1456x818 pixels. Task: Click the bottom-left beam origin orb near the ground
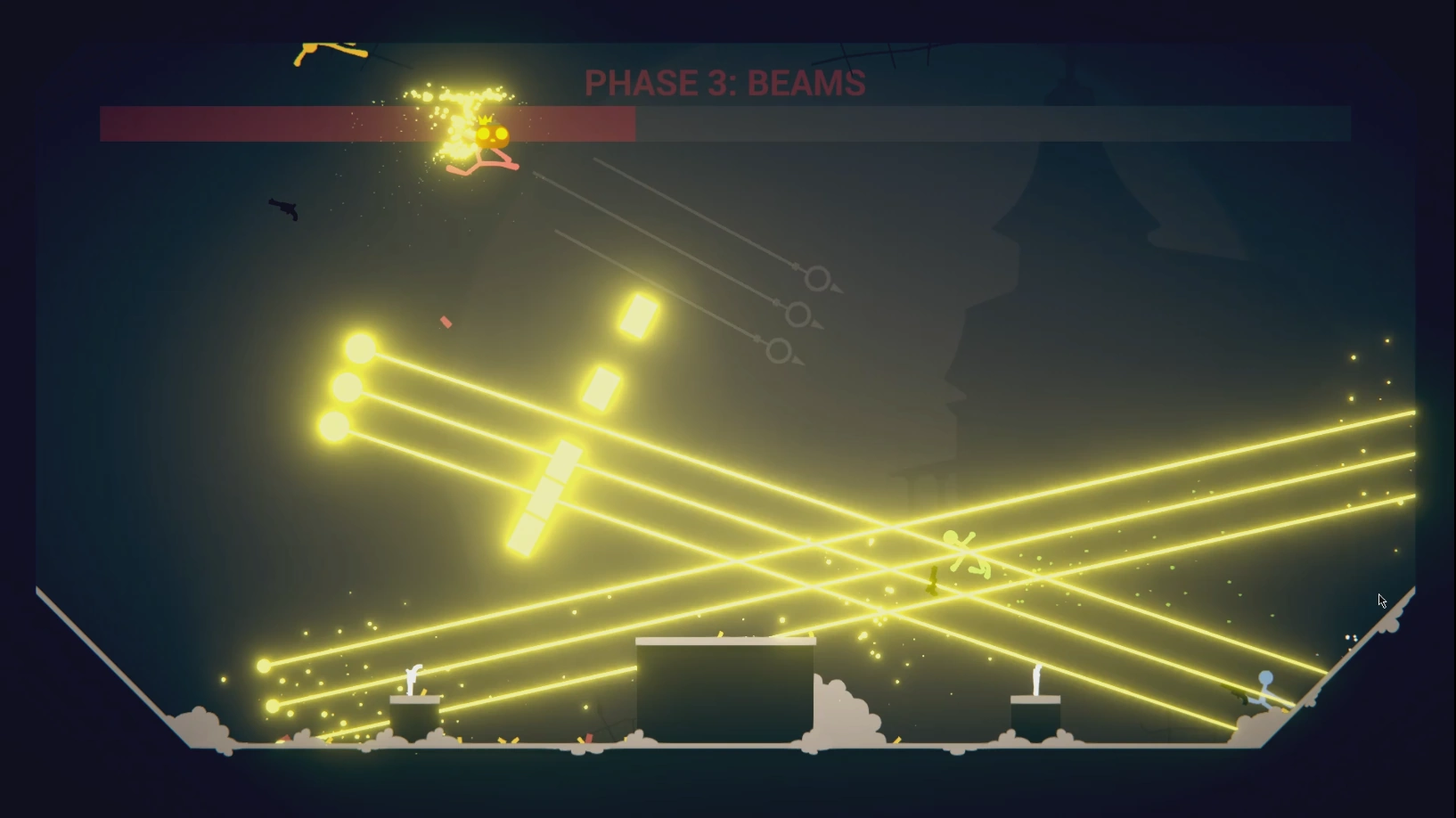(271, 705)
